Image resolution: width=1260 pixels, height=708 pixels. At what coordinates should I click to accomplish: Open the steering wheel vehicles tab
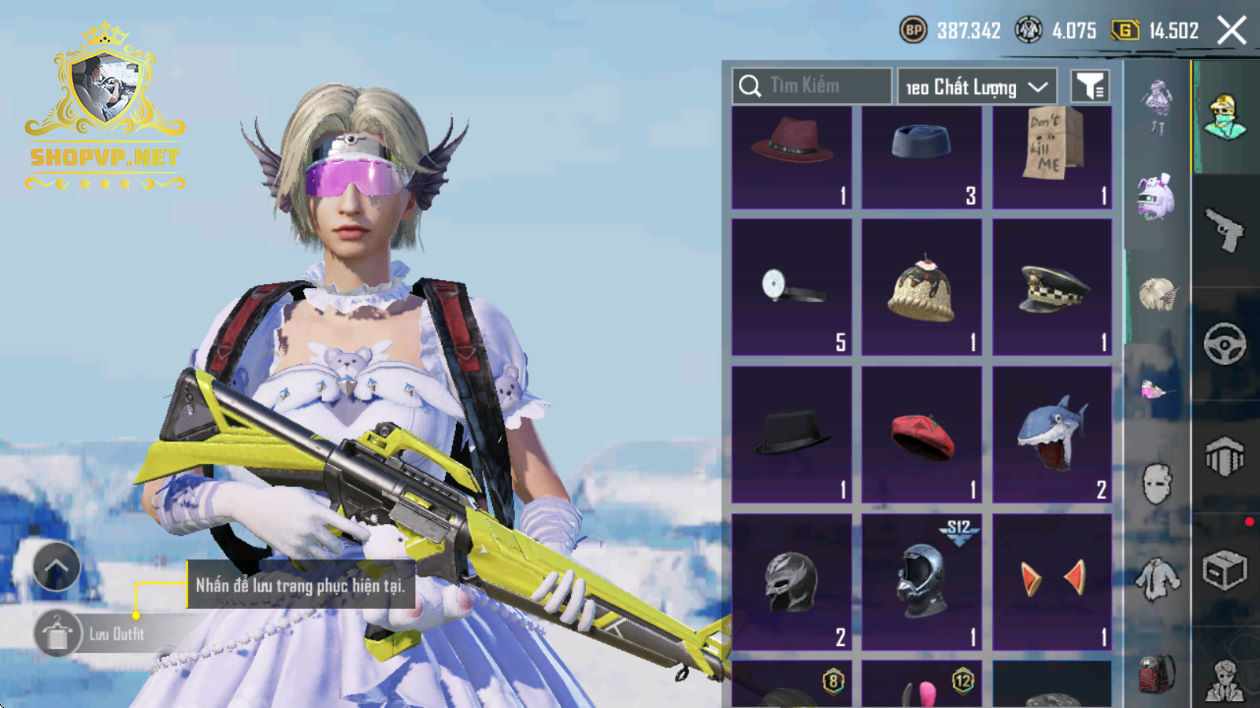tap(1224, 345)
